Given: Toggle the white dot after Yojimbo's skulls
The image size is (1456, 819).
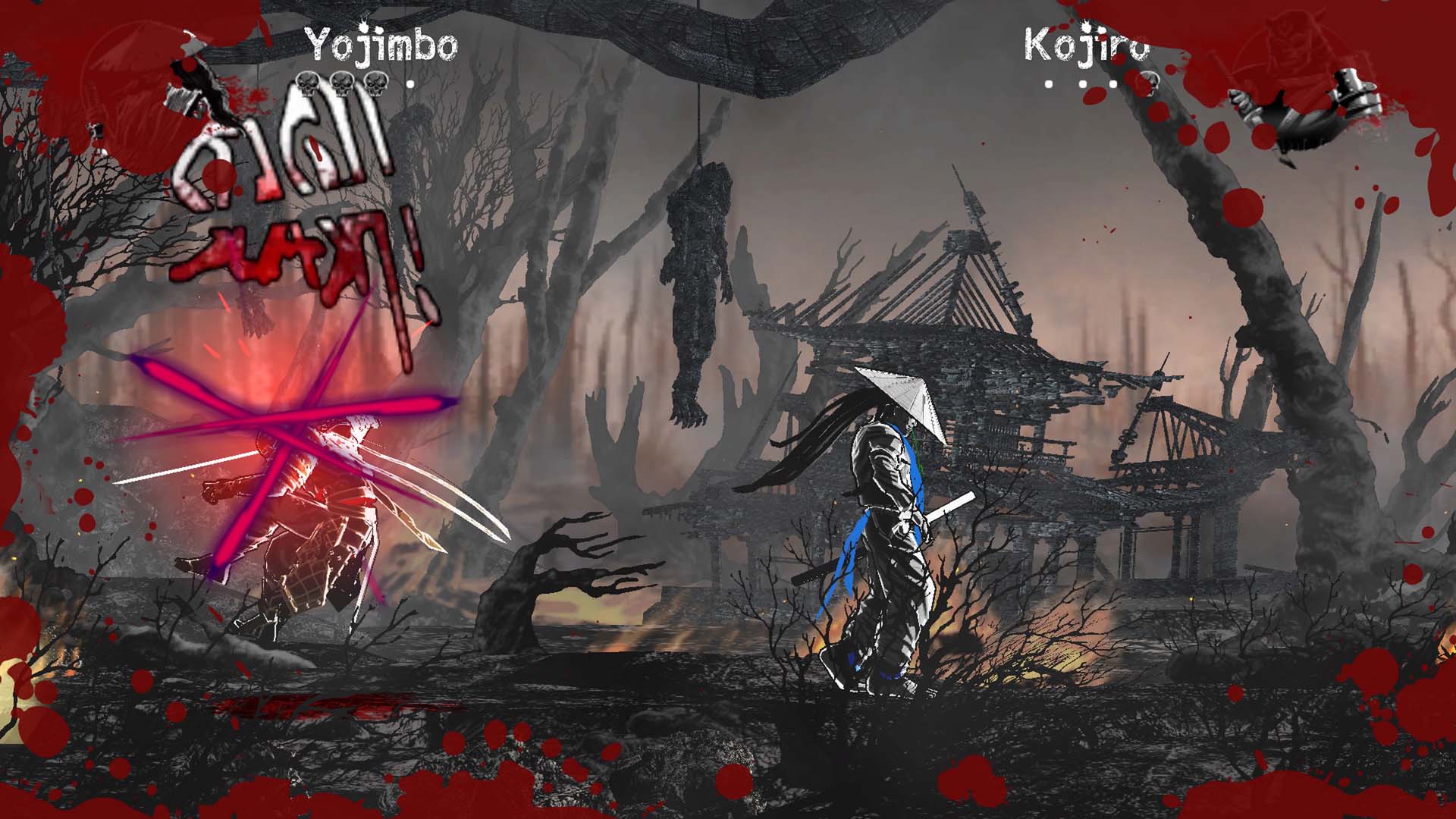Looking at the screenshot, I should pyautogui.click(x=410, y=84).
